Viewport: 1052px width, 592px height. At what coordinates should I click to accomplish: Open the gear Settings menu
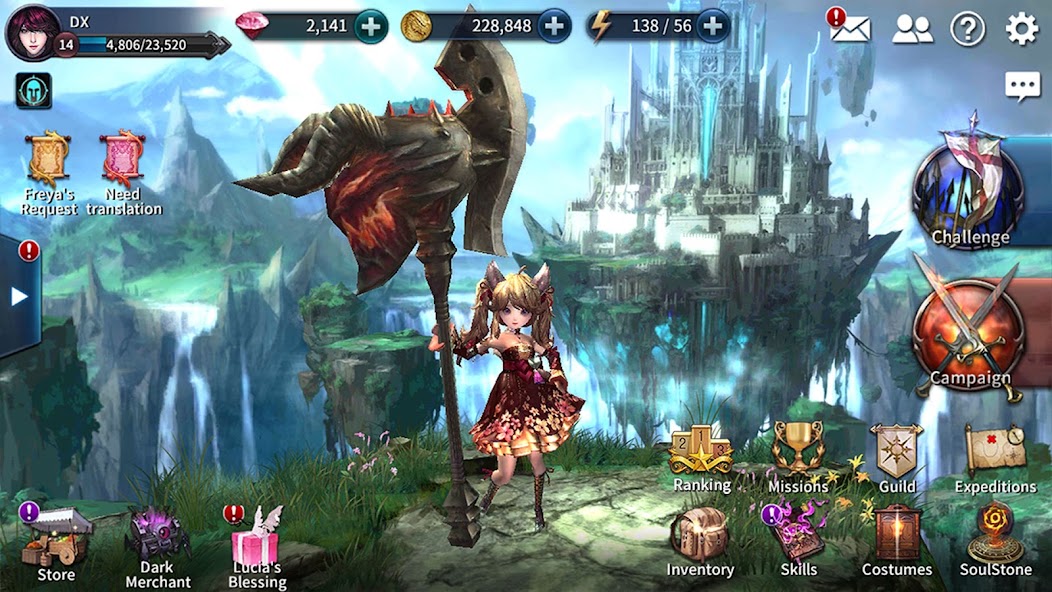(1021, 29)
